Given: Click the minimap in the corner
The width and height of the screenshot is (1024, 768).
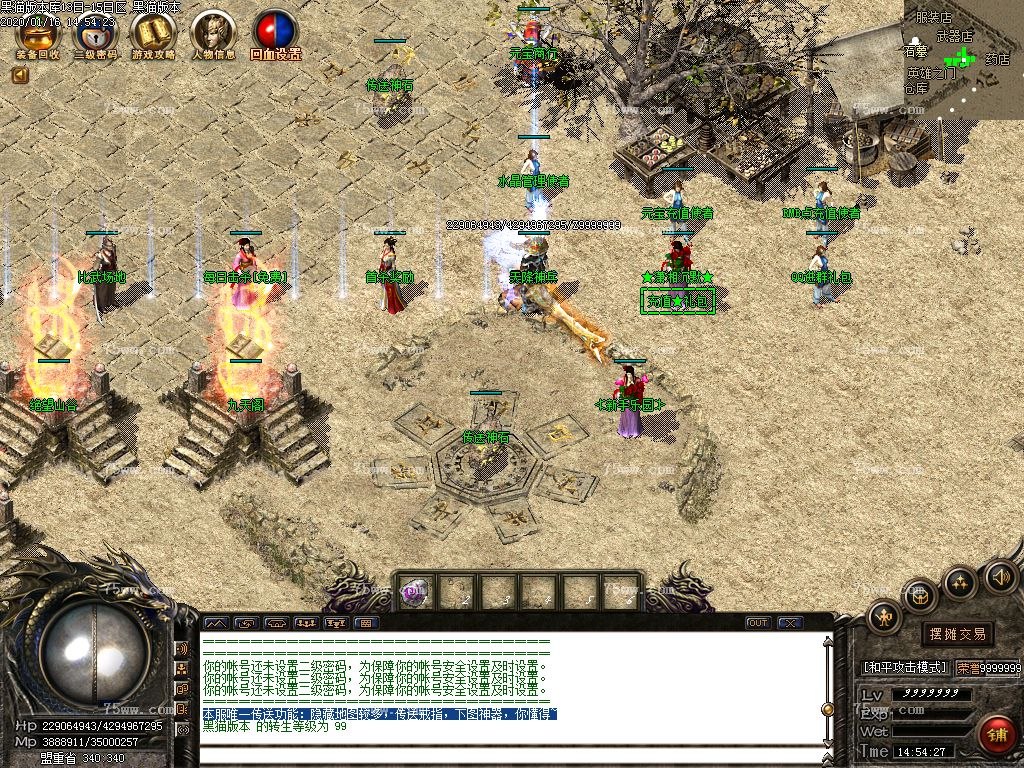Looking at the screenshot, I should [962, 58].
